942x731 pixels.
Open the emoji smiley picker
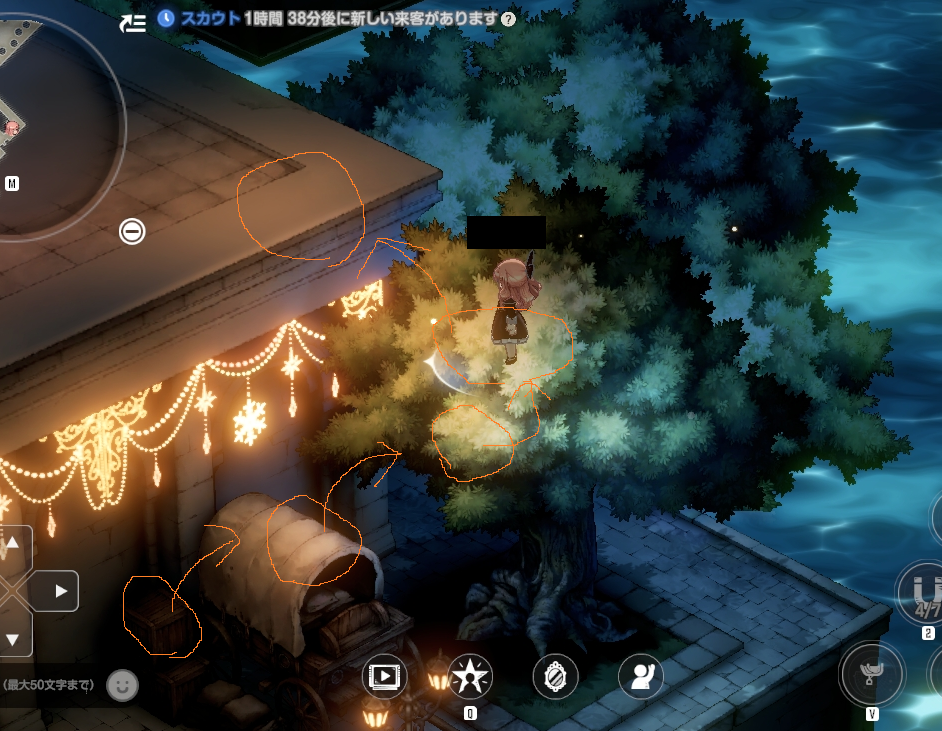pos(122,685)
